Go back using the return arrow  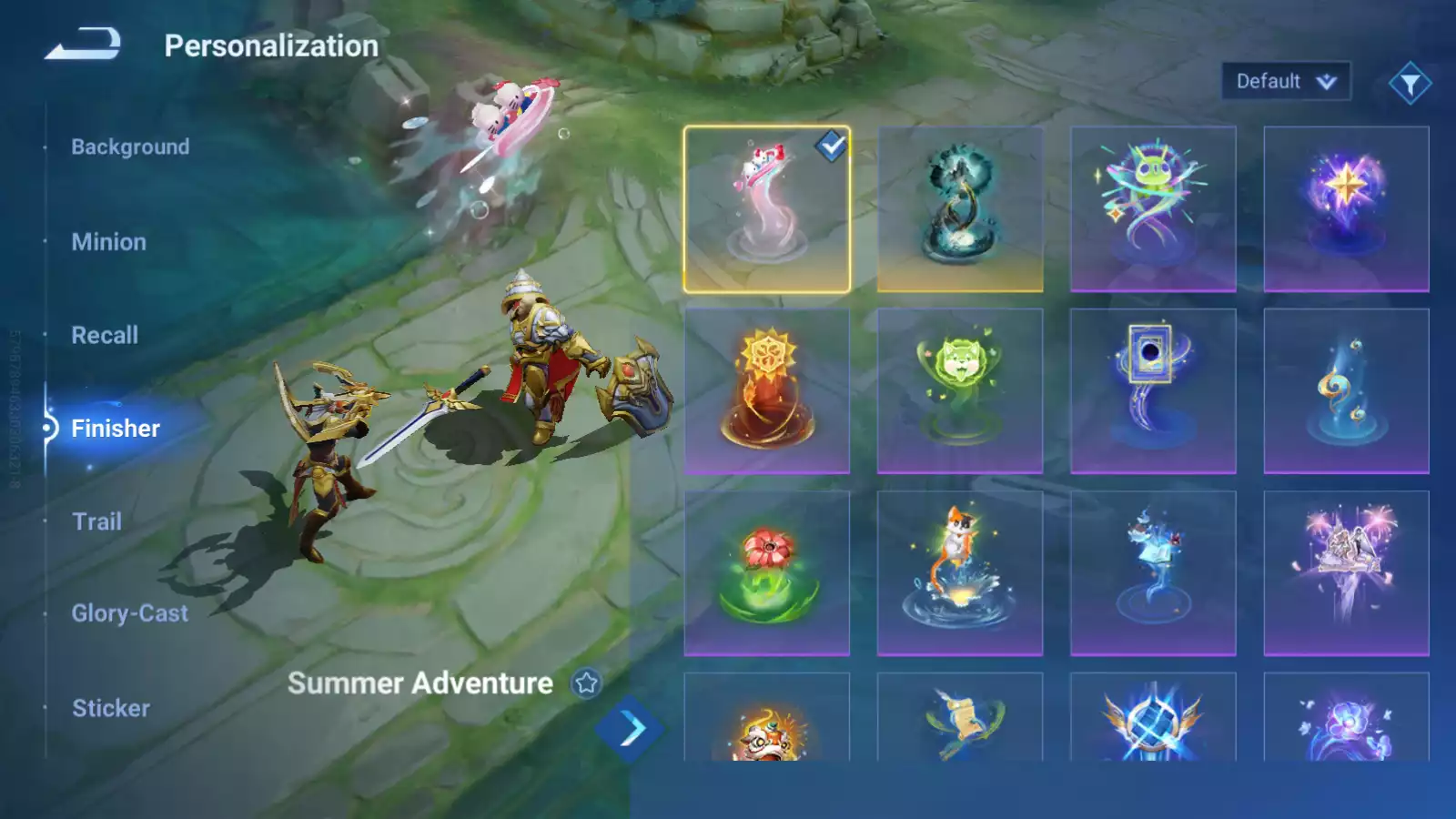point(83,44)
